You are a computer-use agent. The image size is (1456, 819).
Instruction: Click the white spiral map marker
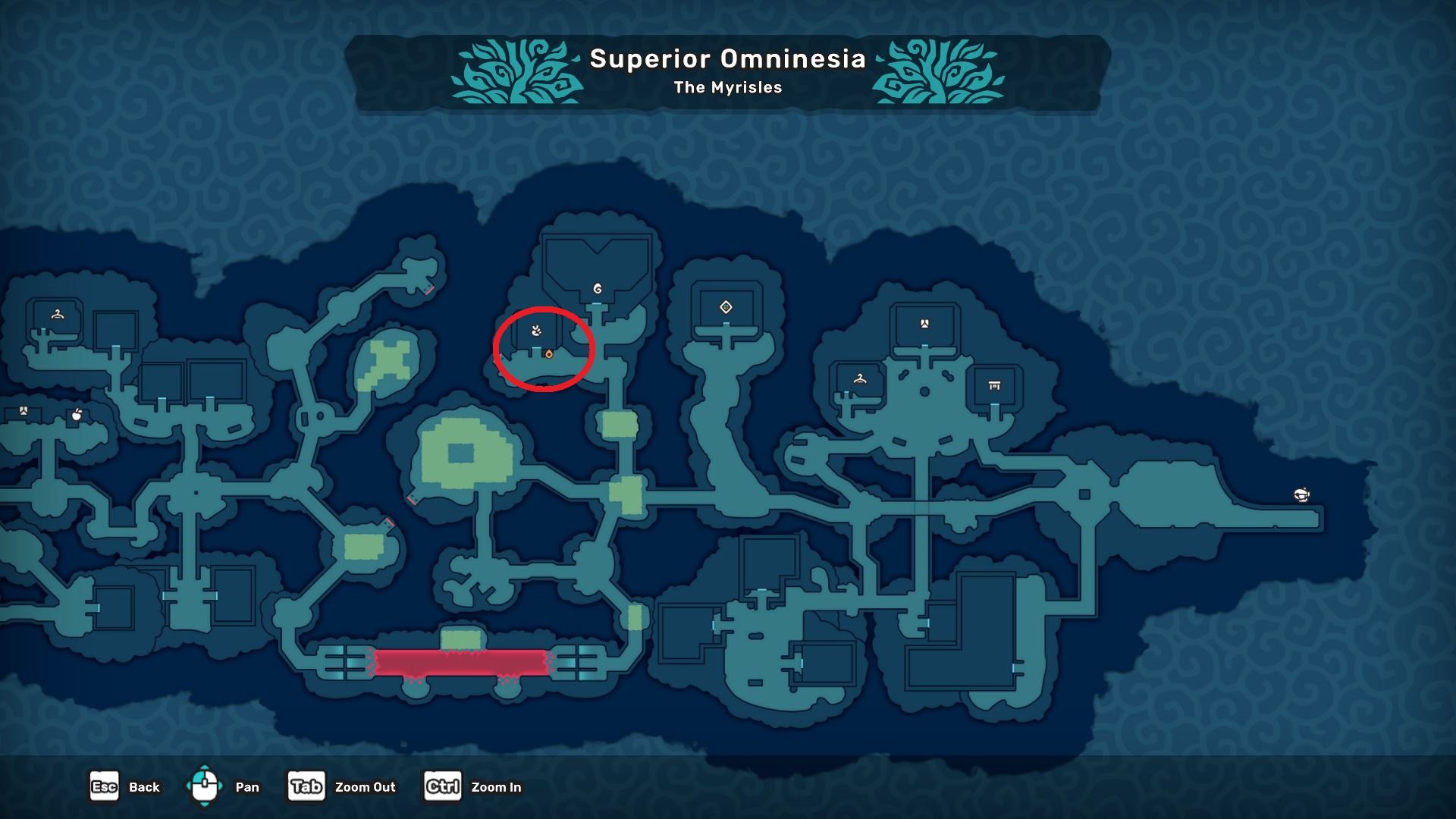(x=598, y=289)
